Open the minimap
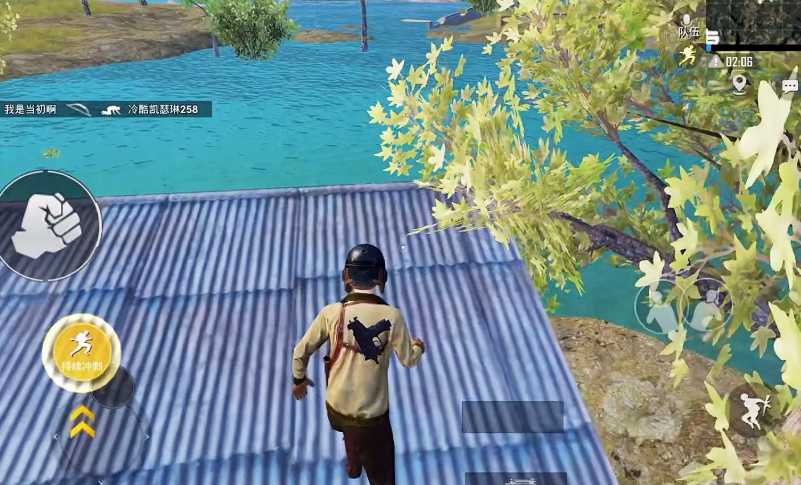This screenshot has width=801, height=485. click(753, 22)
